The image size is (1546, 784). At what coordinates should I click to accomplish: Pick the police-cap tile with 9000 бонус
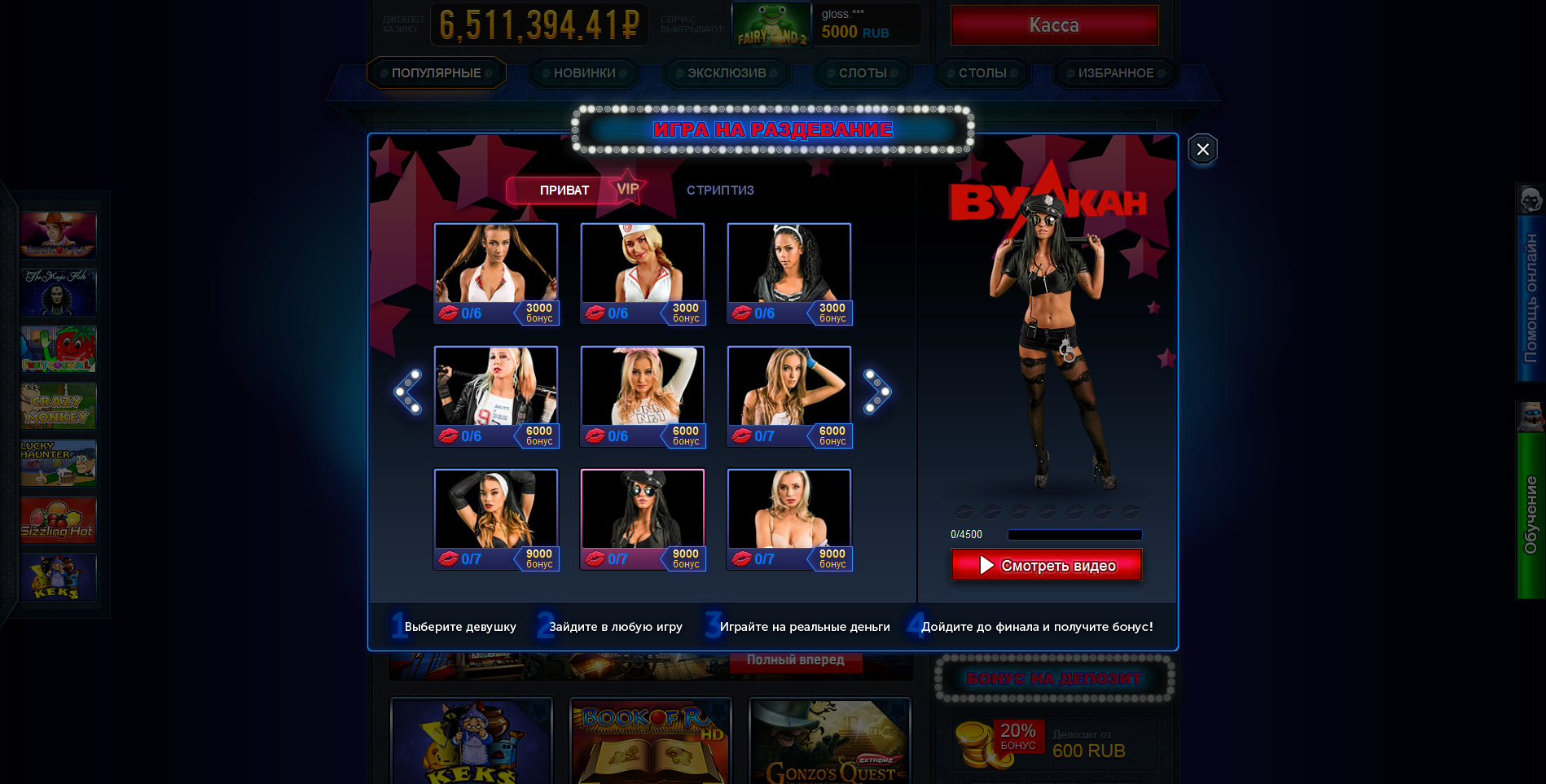pos(643,519)
